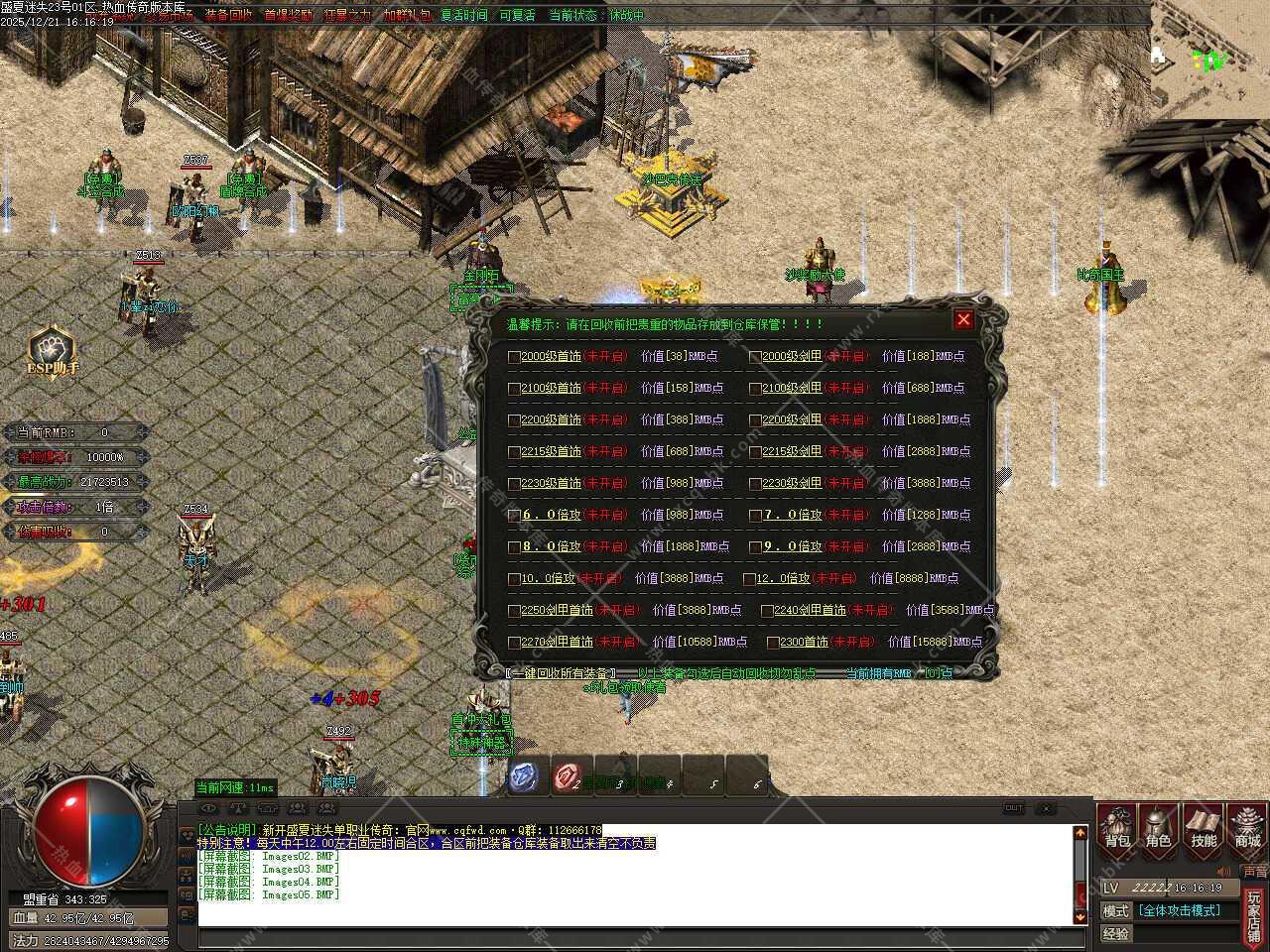Activate the blue skill in hotbar slot one
The image size is (1270, 952).
point(524,776)
